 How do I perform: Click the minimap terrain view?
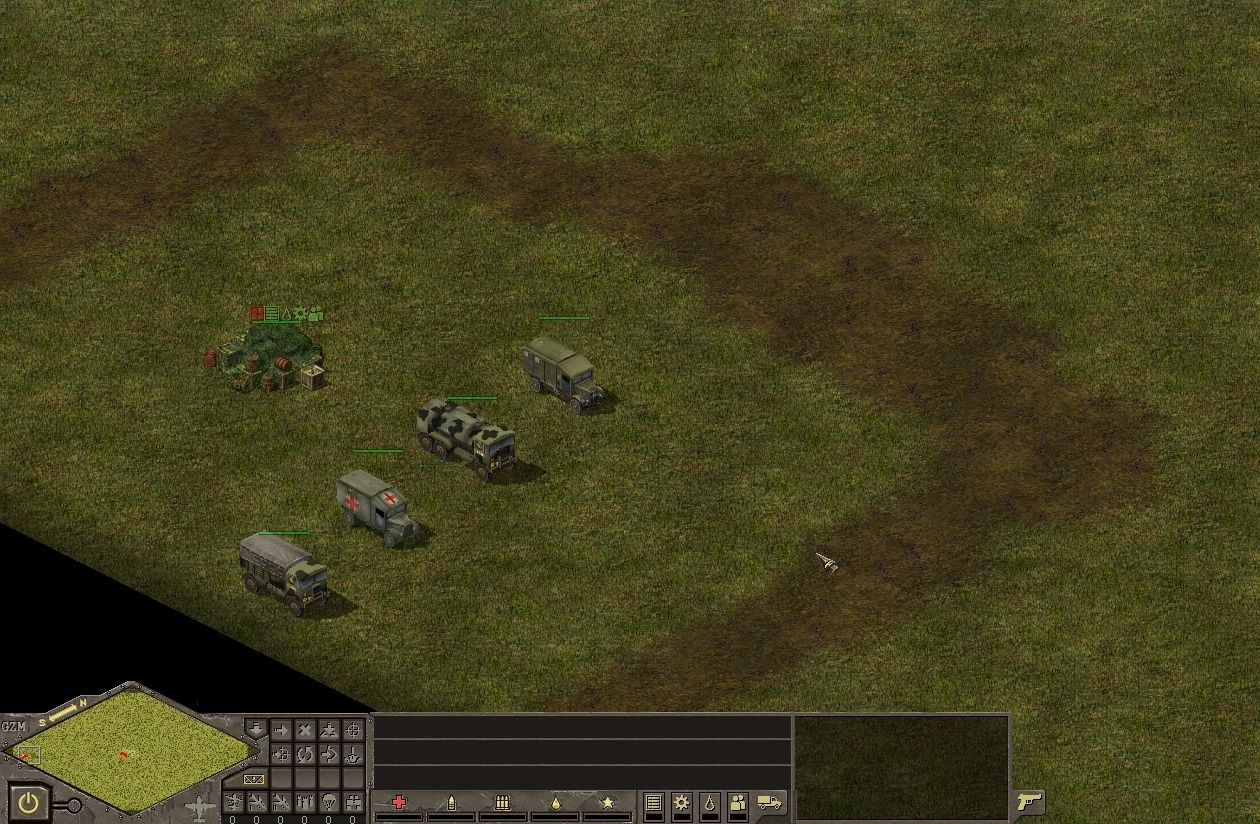pos(130,750)
